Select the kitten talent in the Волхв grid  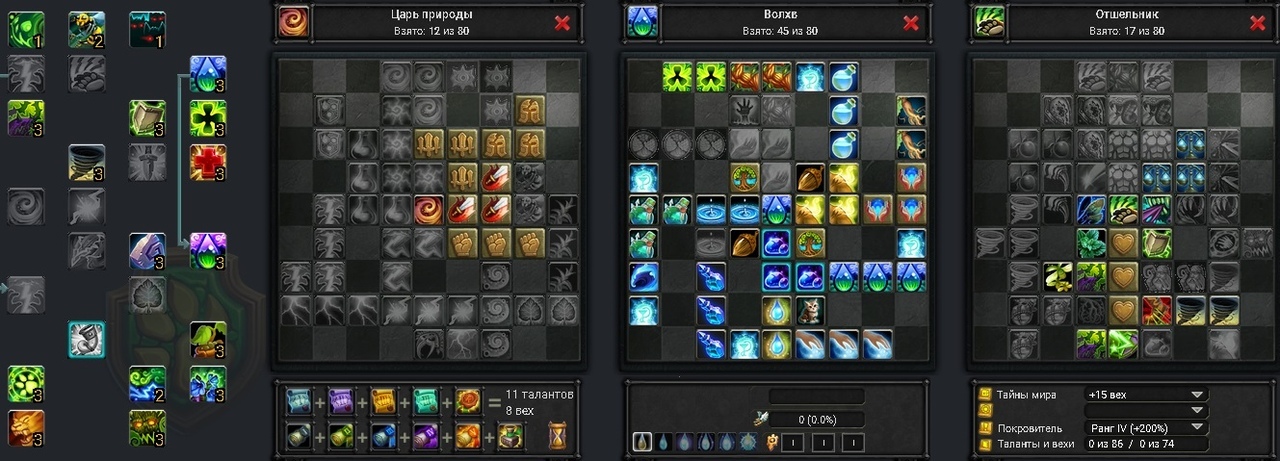click(808, 310)
